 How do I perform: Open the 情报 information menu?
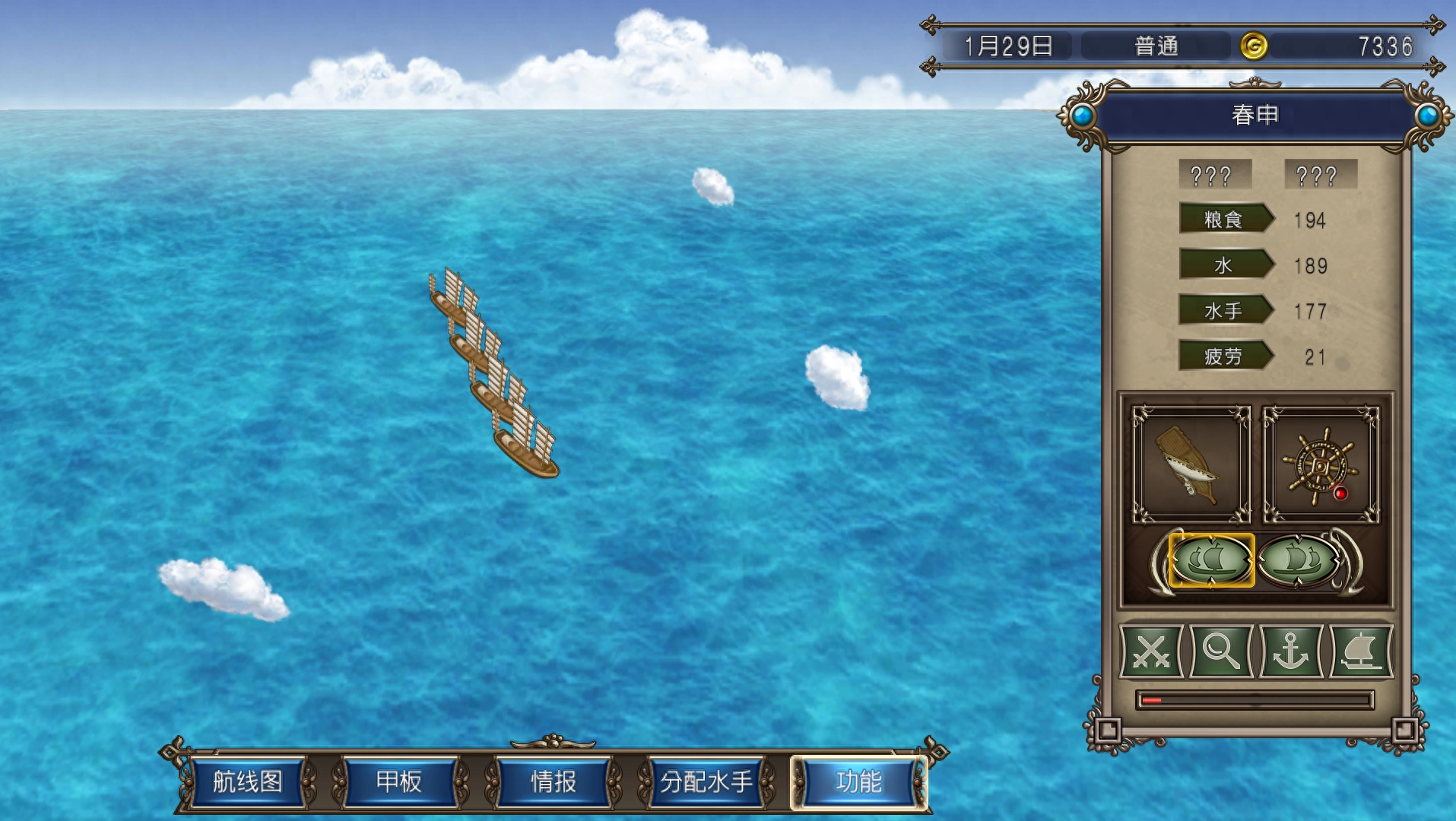[x=553, y=781]
